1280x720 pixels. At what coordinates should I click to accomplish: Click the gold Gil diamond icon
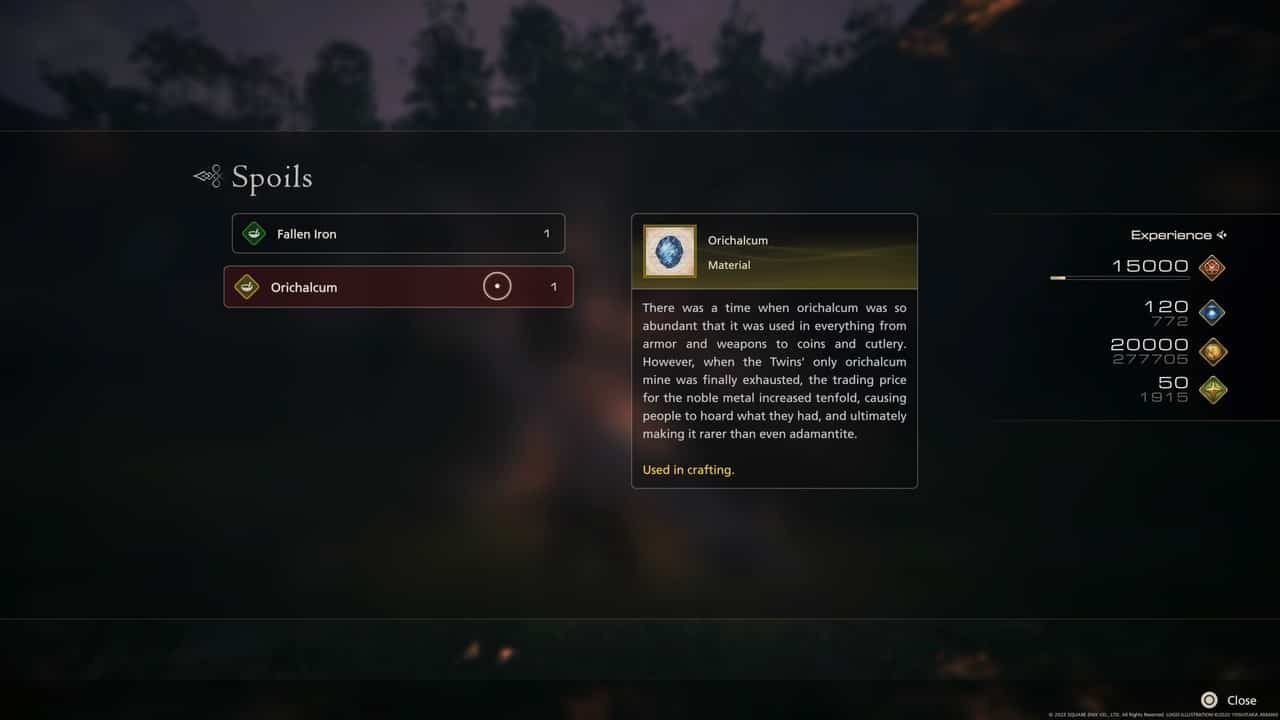coord(1212,351)
